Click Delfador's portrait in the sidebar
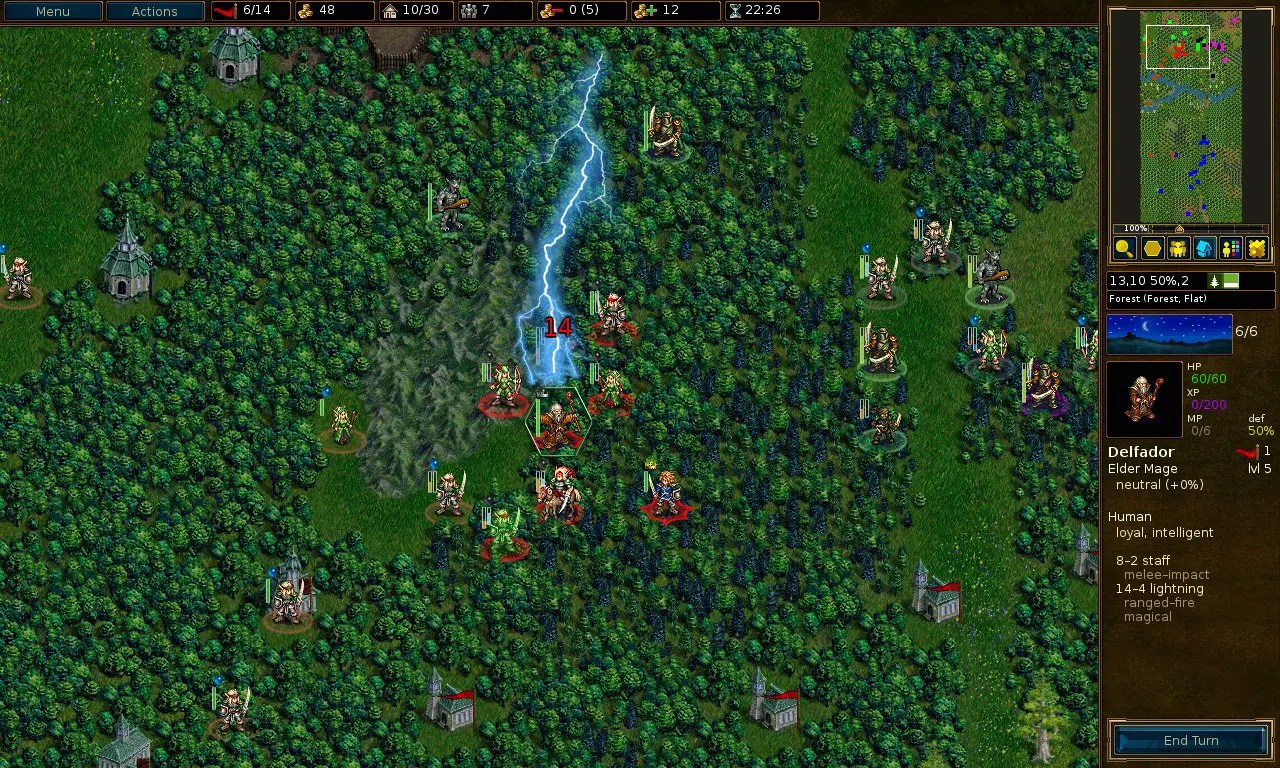Viewport: 1280px width, 768px height. coord(1143,398)
